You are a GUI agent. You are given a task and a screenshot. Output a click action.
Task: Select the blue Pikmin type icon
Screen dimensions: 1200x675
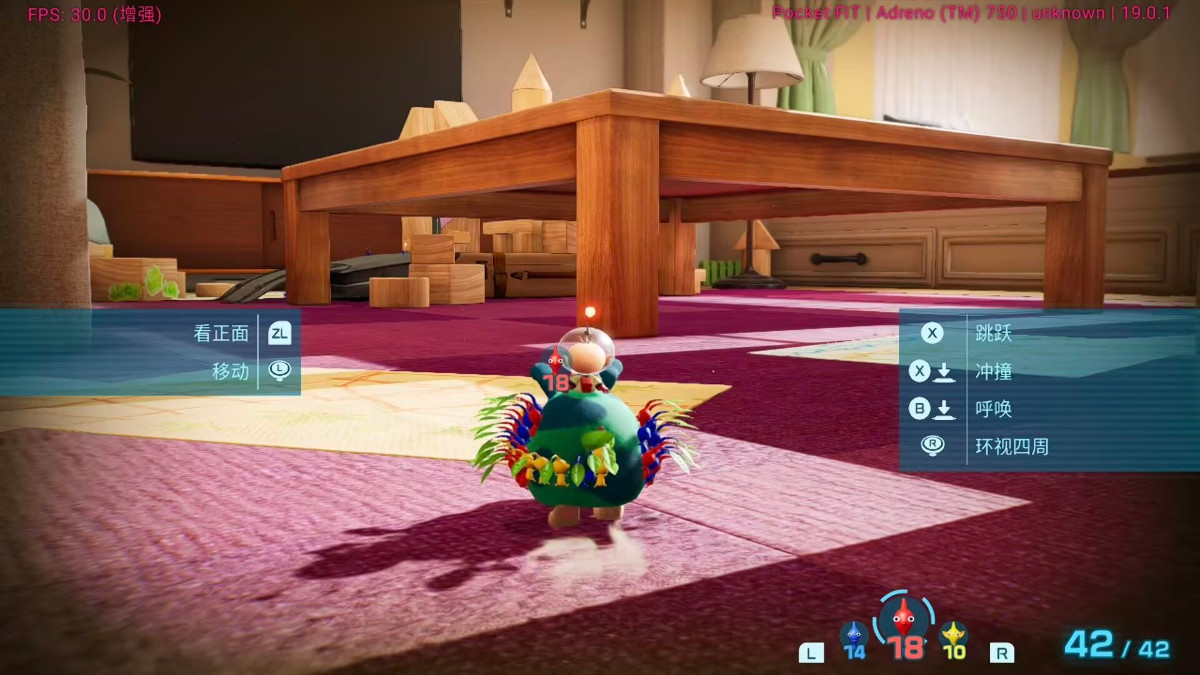(x=853, y=635)
